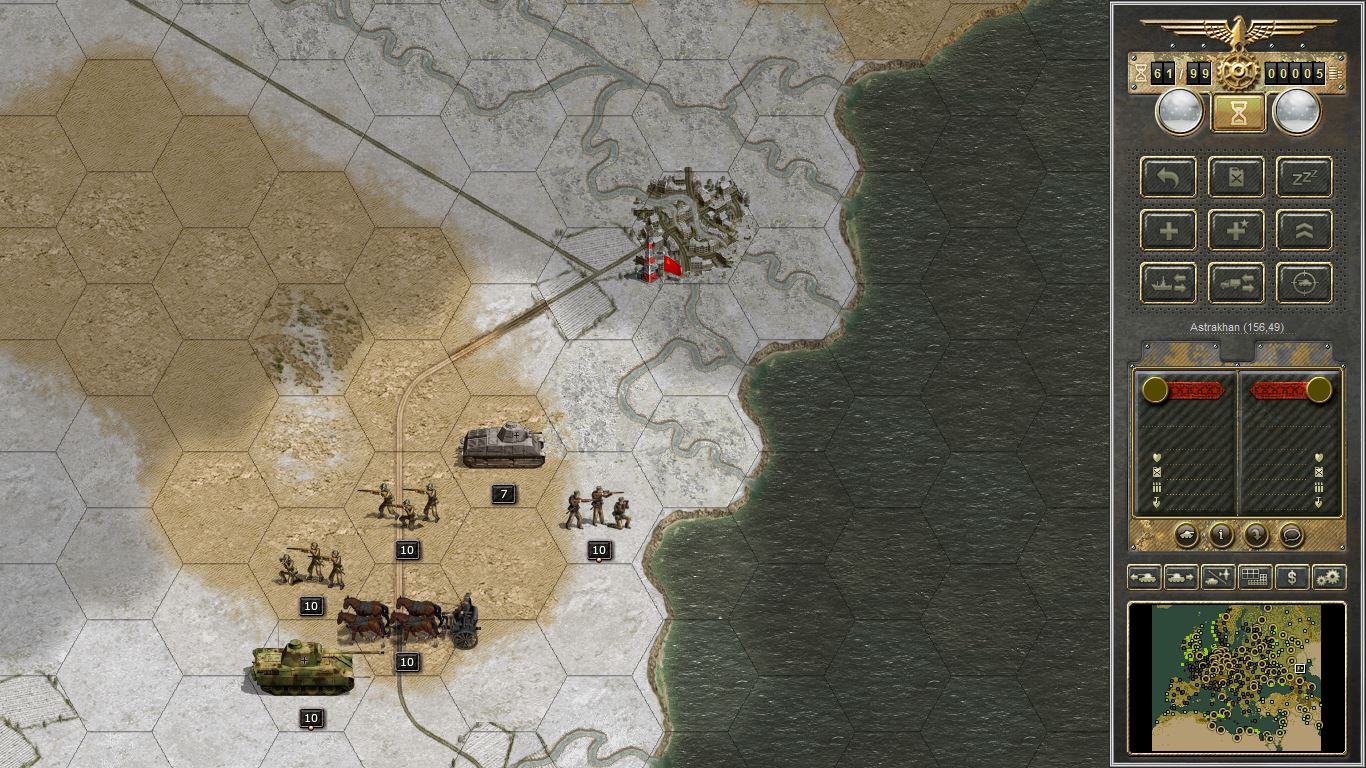Open the unit list grid panel
The image size is (1366, 768).
tap(1255, 577)
